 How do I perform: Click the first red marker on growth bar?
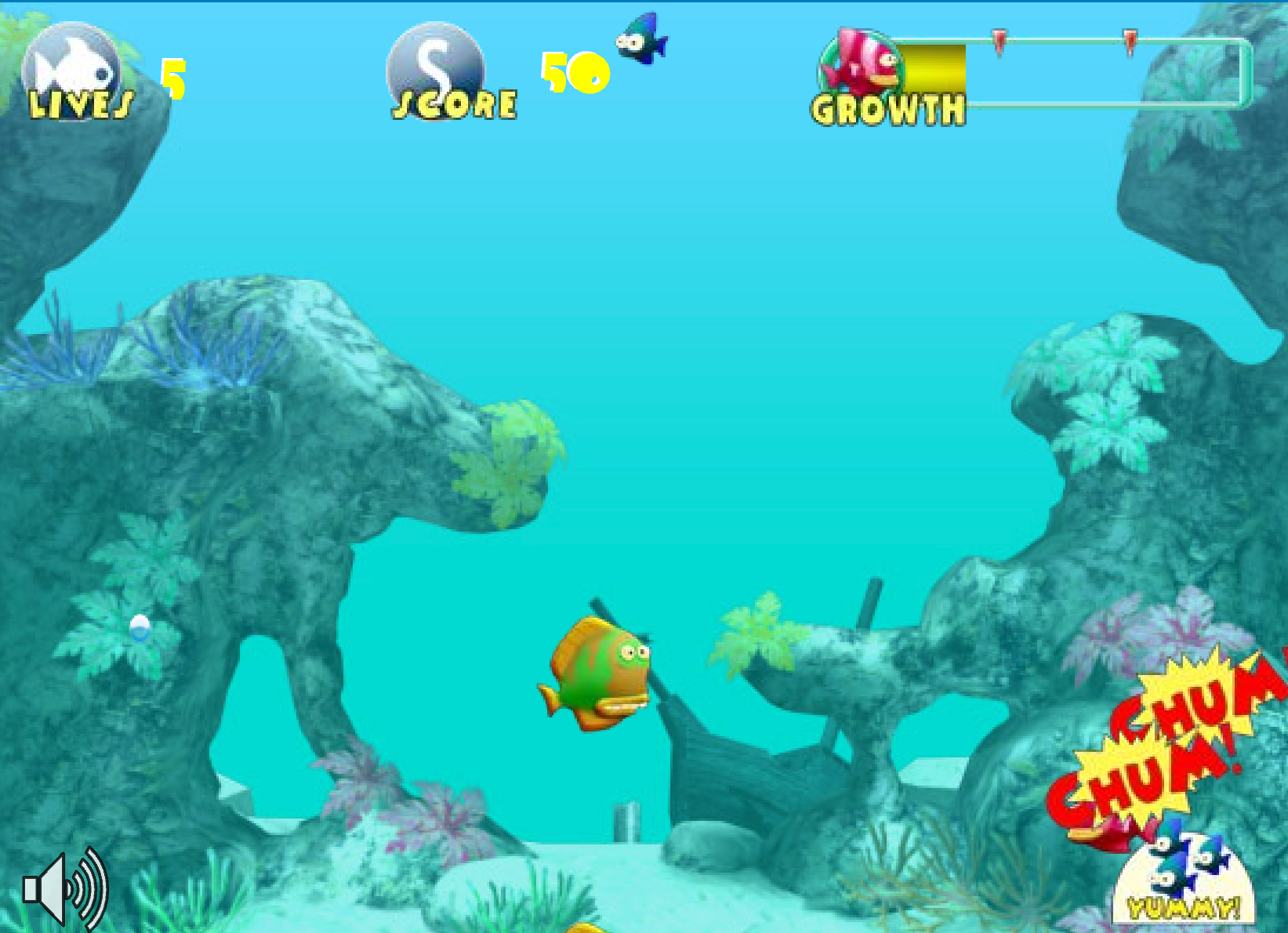tap(1001, 43)
